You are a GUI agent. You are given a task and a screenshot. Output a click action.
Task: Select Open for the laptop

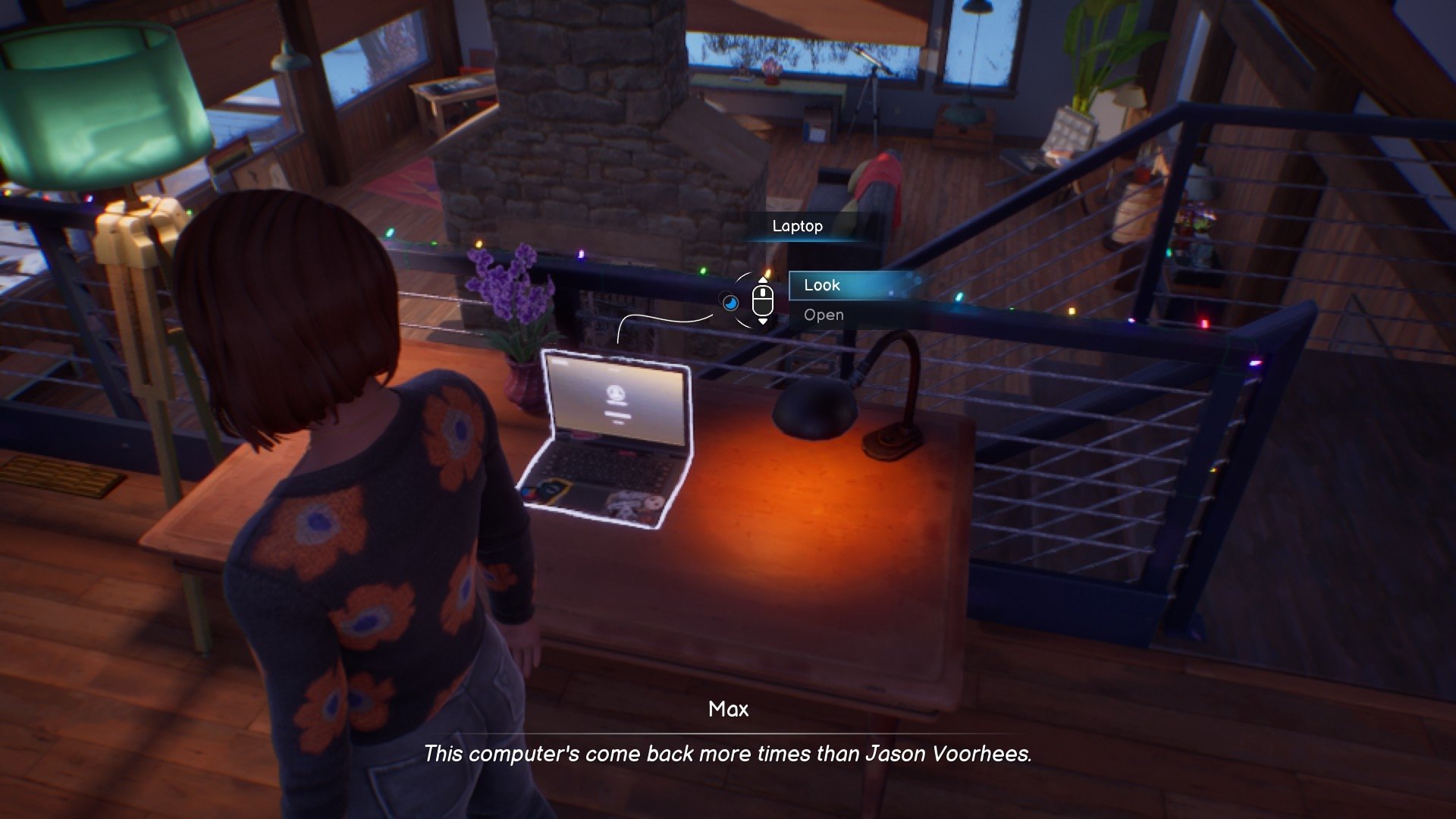point(824,315)
